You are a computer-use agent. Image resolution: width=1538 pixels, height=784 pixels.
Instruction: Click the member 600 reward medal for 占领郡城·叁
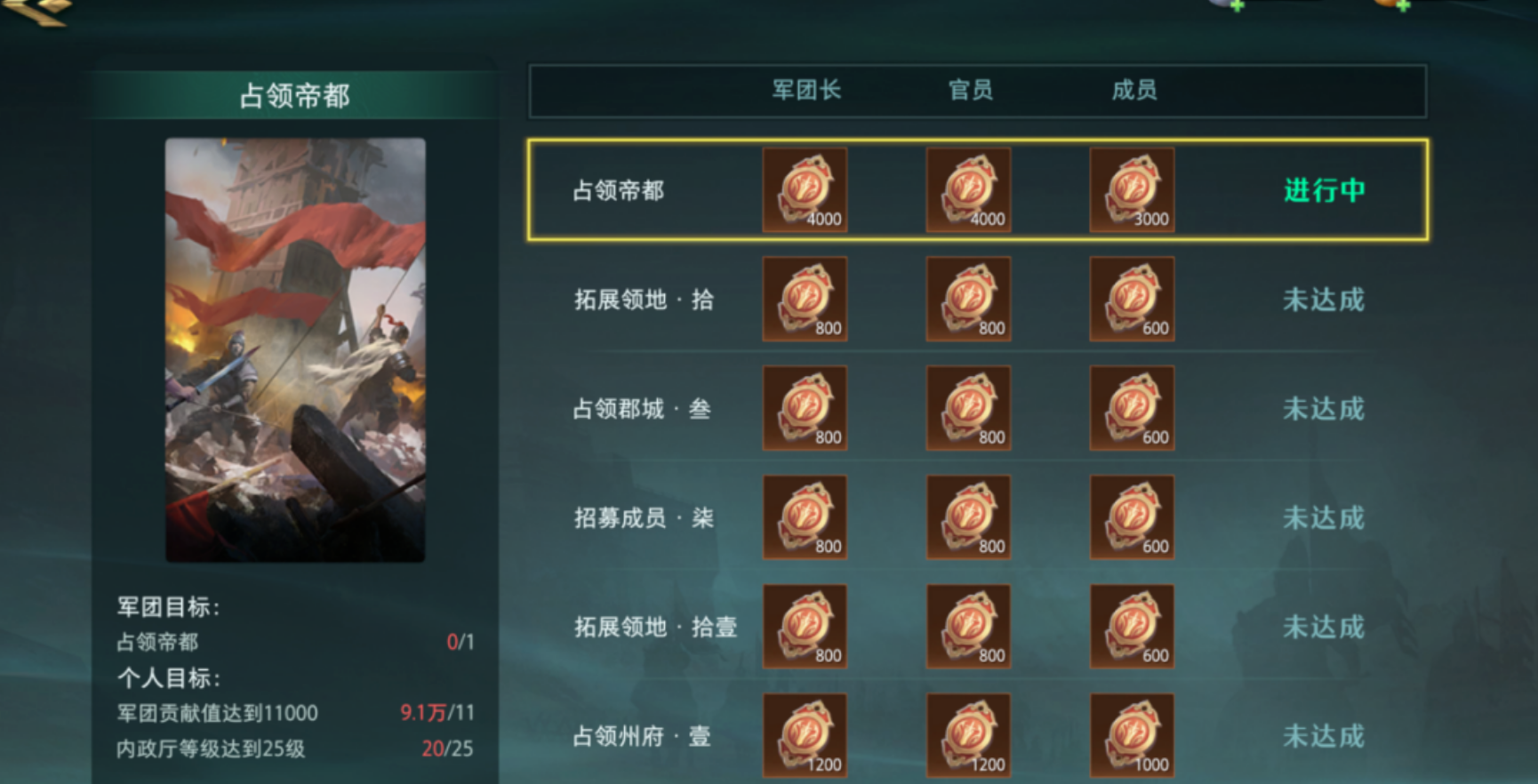tap(1131, 408)
